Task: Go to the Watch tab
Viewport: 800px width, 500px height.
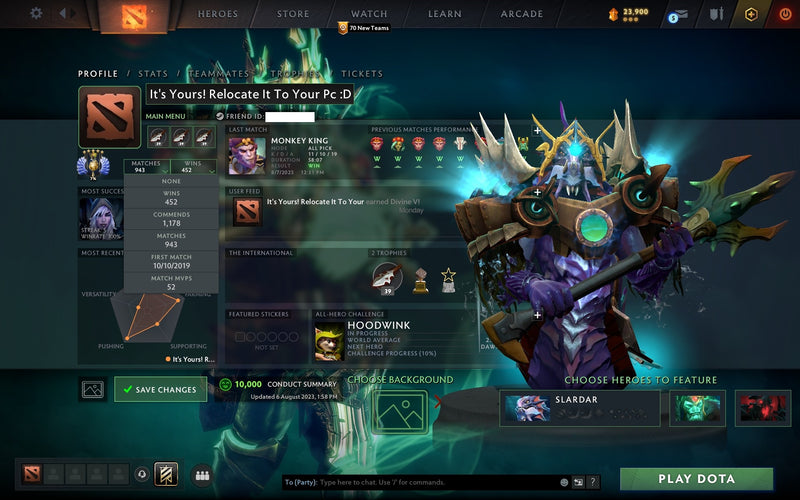Action: (x=369, y=14)
